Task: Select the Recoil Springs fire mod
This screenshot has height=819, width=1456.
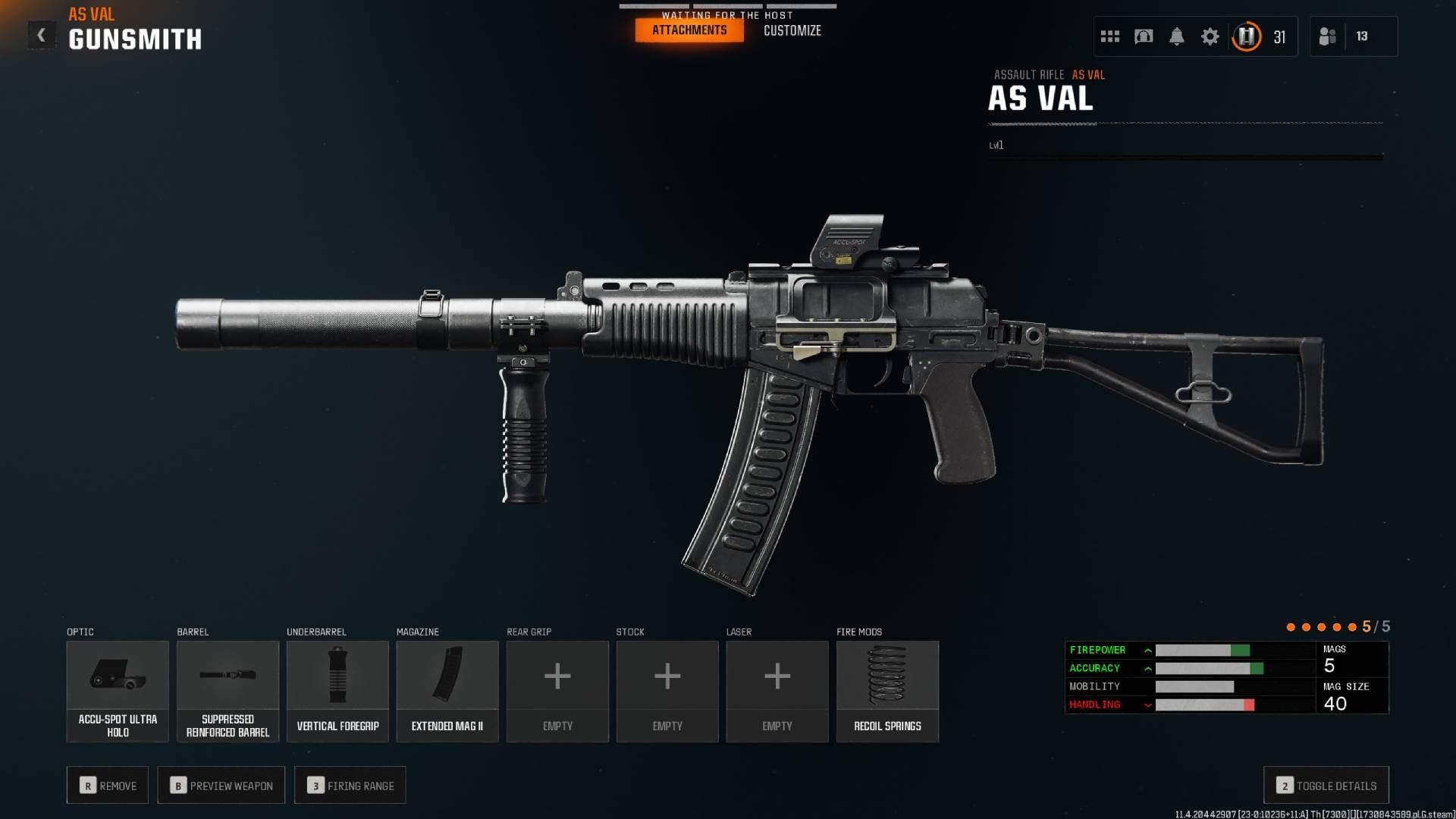Action: click(887, 690)
